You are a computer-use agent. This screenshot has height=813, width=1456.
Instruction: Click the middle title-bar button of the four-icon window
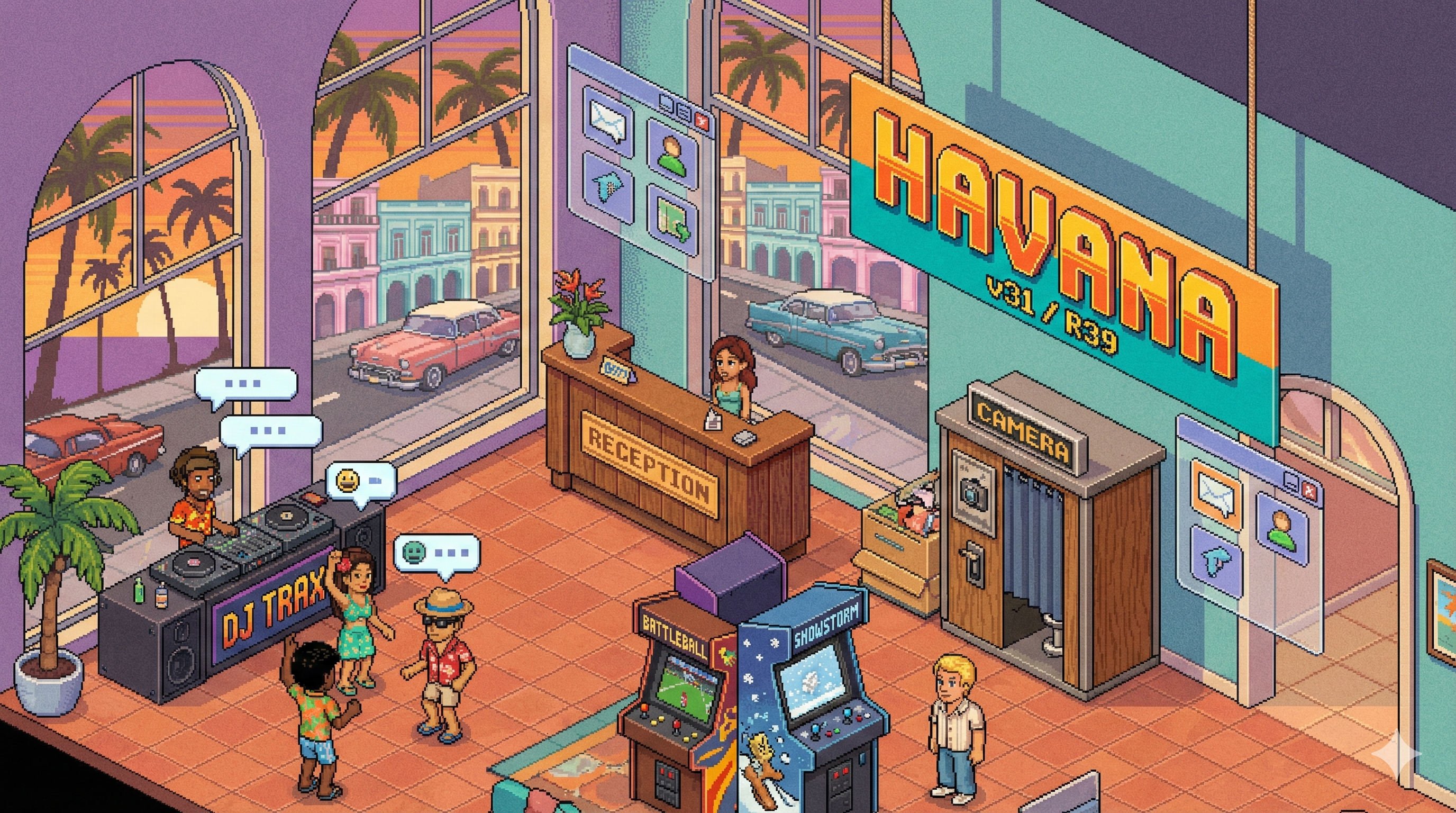(685, 113)
